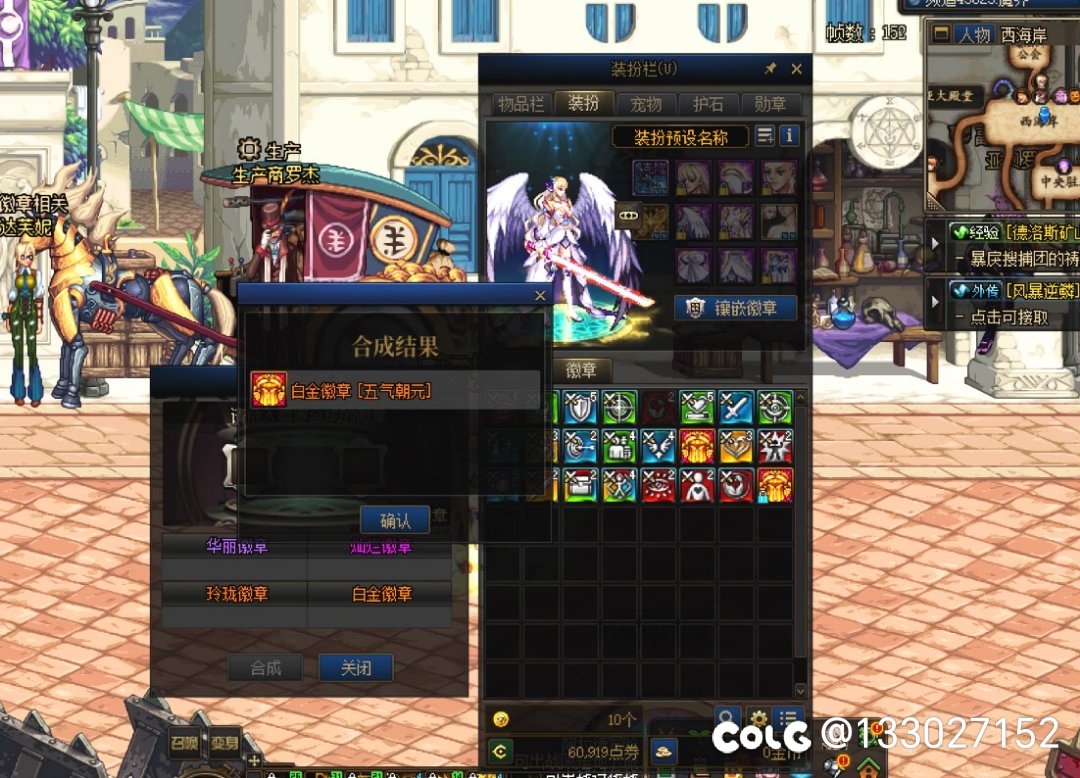Show the blue info button beside preset name
The height and width of the screenshot is (778, 1080).
789,136
